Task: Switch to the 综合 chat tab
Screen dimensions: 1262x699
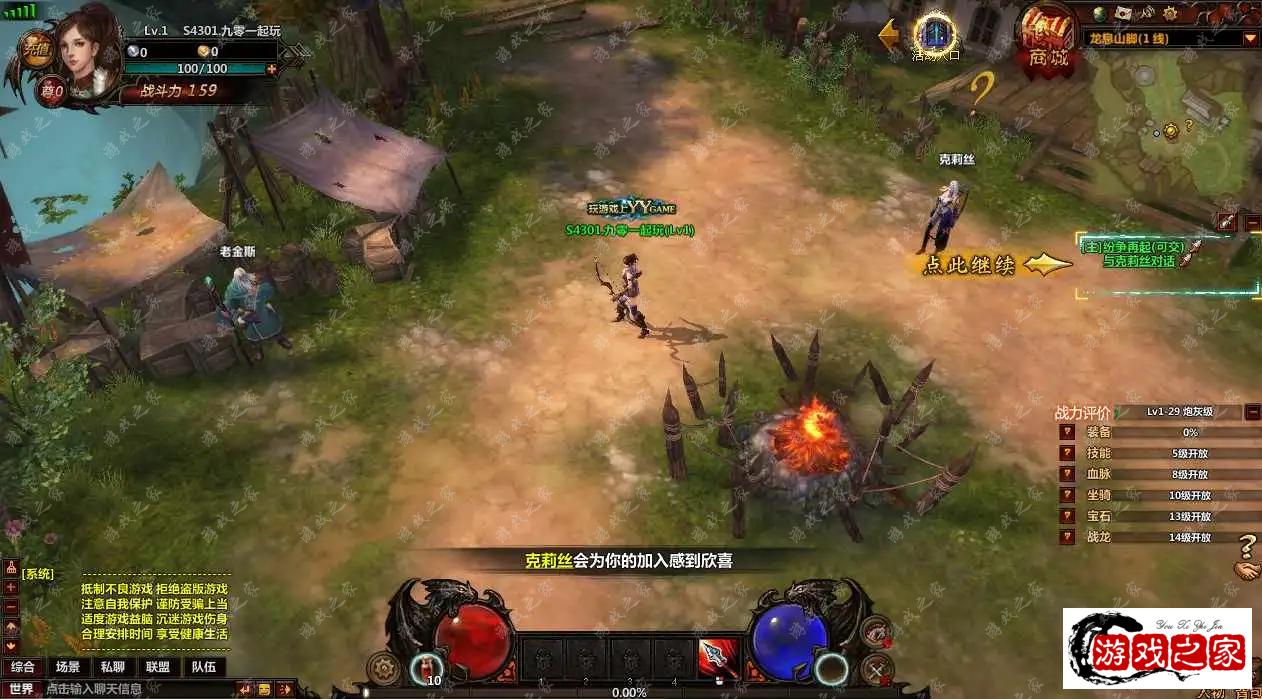Action: pyautogui.click(x=23, y=667)
